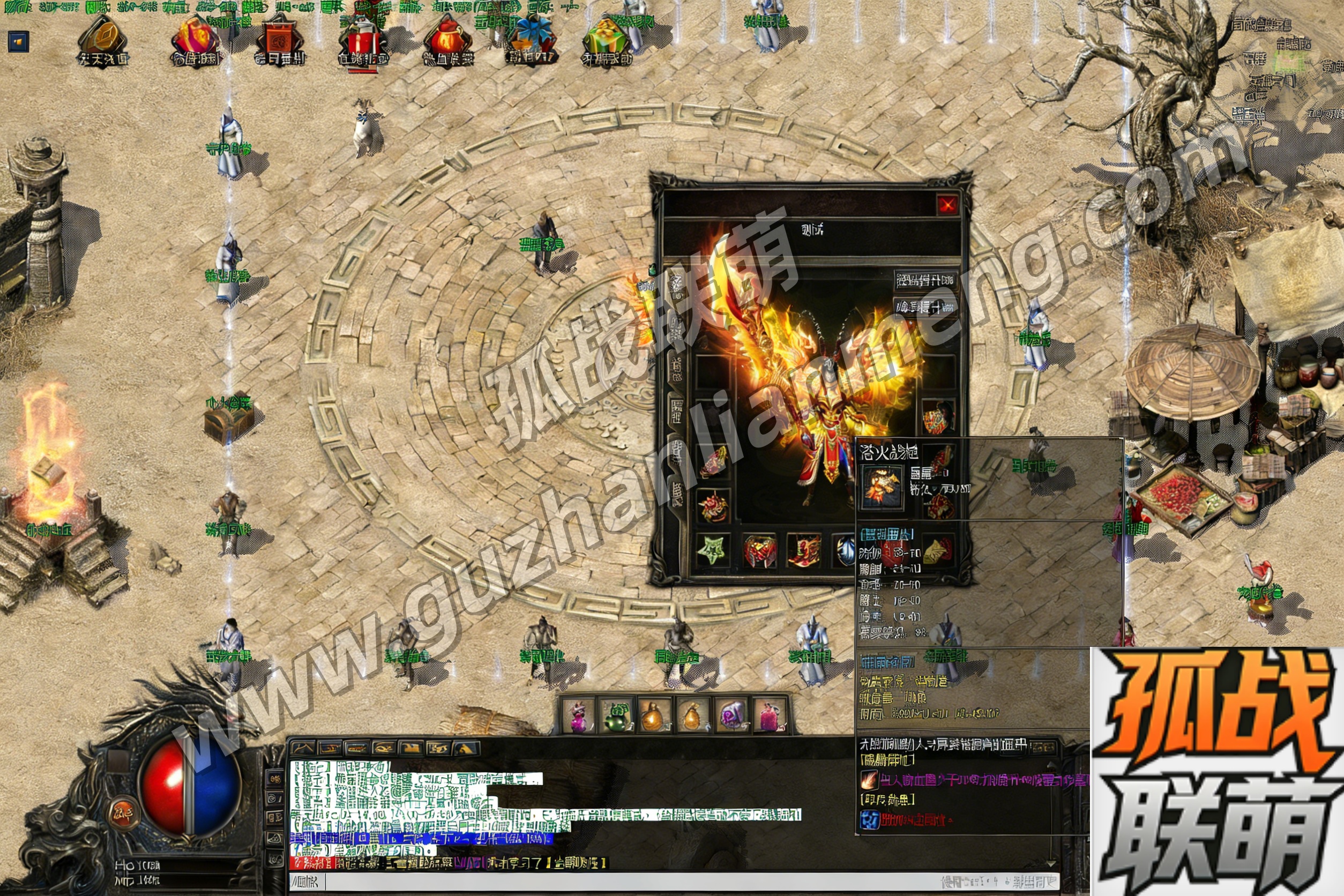Select the red belt armor equipment slot
Image resolution: width=1344 pixels, height=896 pixels.
pyautogui.click(x=759, y=551)
